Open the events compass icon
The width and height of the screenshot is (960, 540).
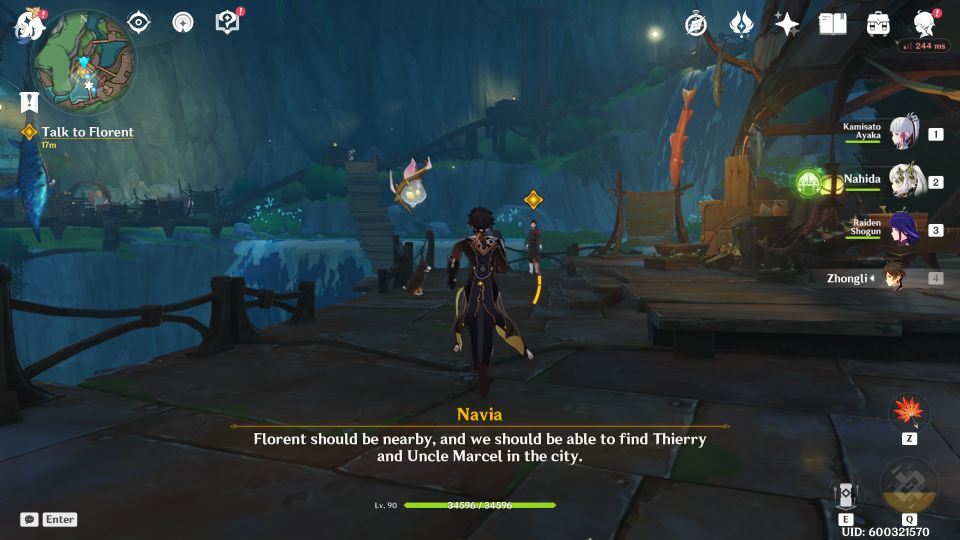pyautogui.click(x=696, y=24)
